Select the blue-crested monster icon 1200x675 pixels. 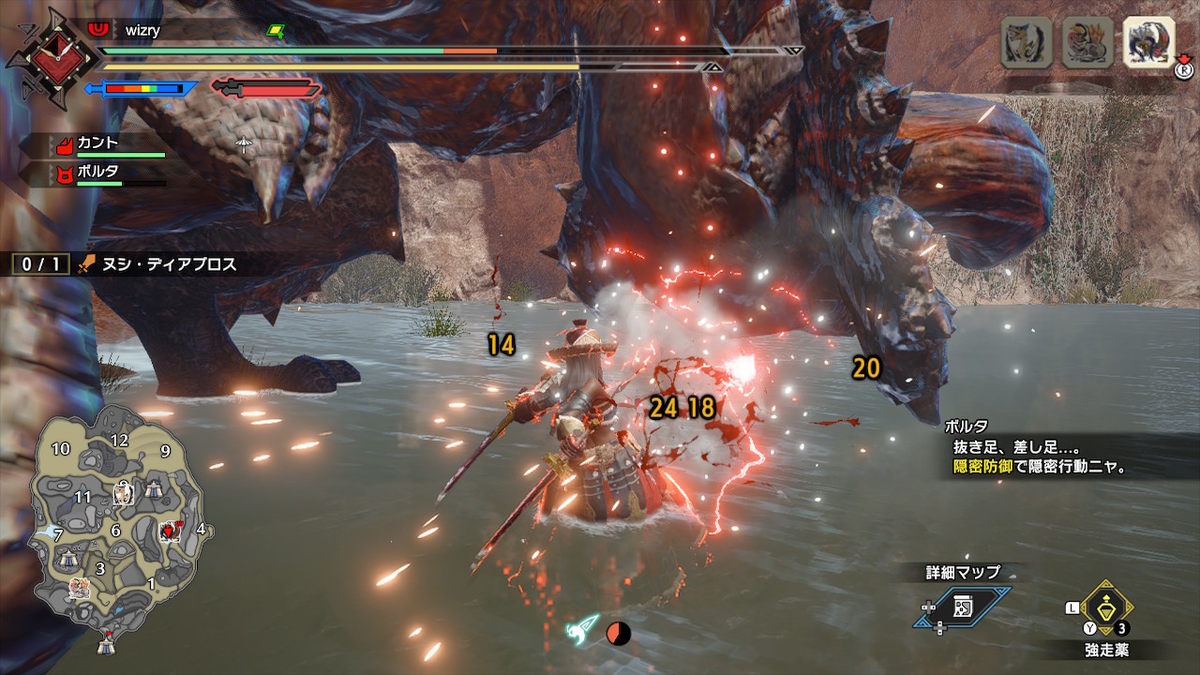1026,43
